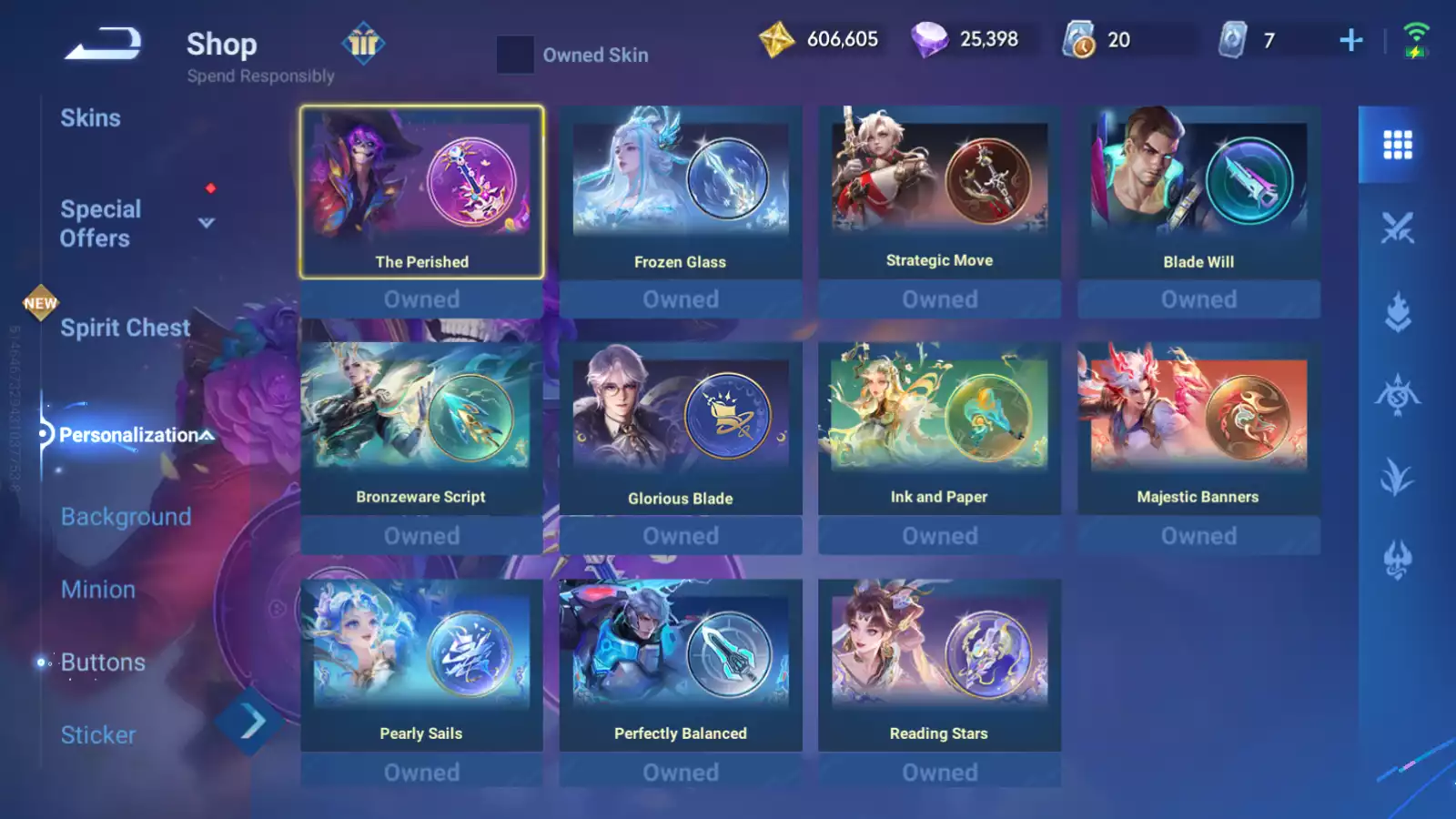Switch to the Spirit Chest section
Image resolution: width=1456 pixels, height=819 pixels.
pos(125,328)
